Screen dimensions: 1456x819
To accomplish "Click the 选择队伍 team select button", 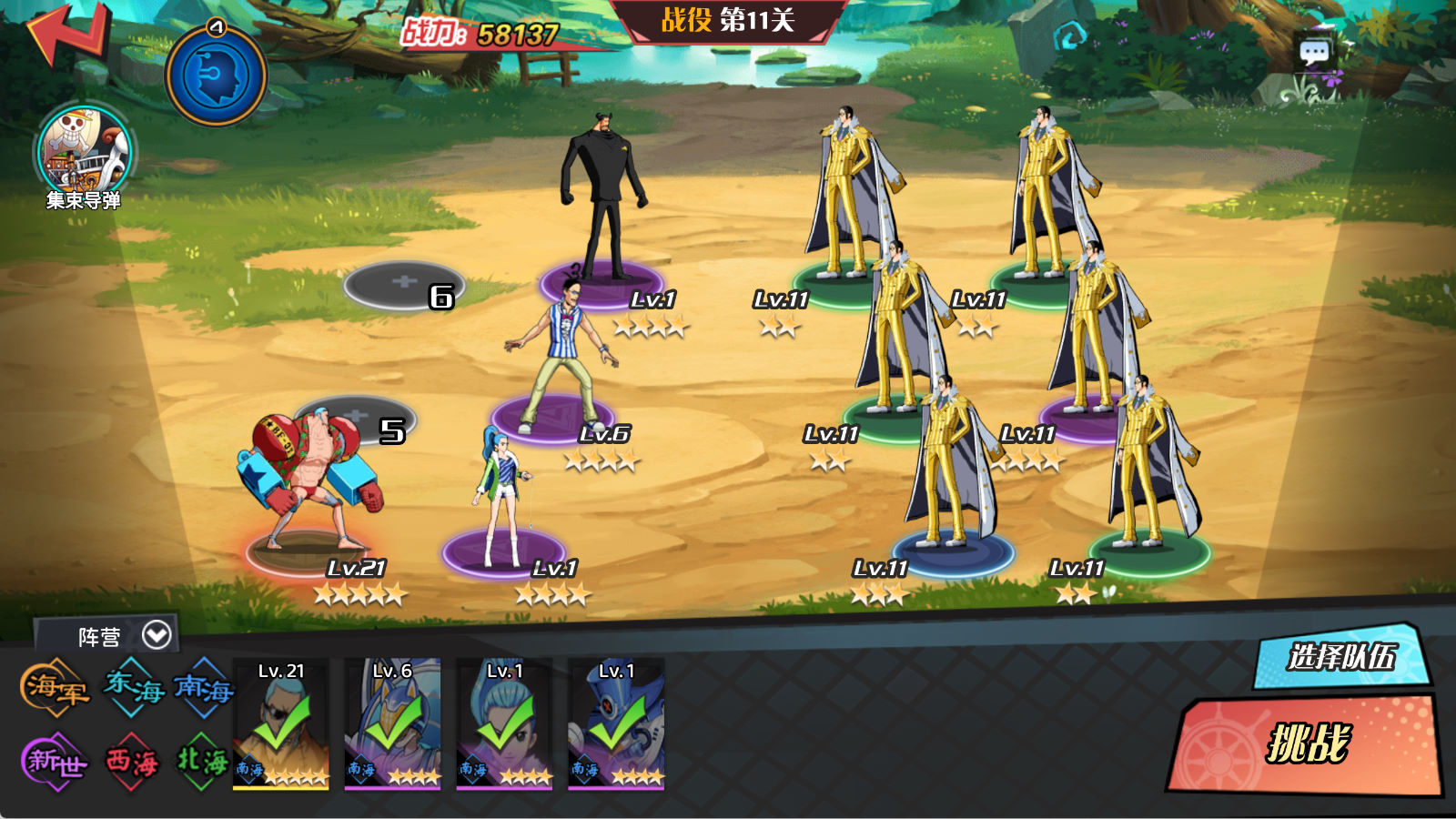I will pos(1340,656).
